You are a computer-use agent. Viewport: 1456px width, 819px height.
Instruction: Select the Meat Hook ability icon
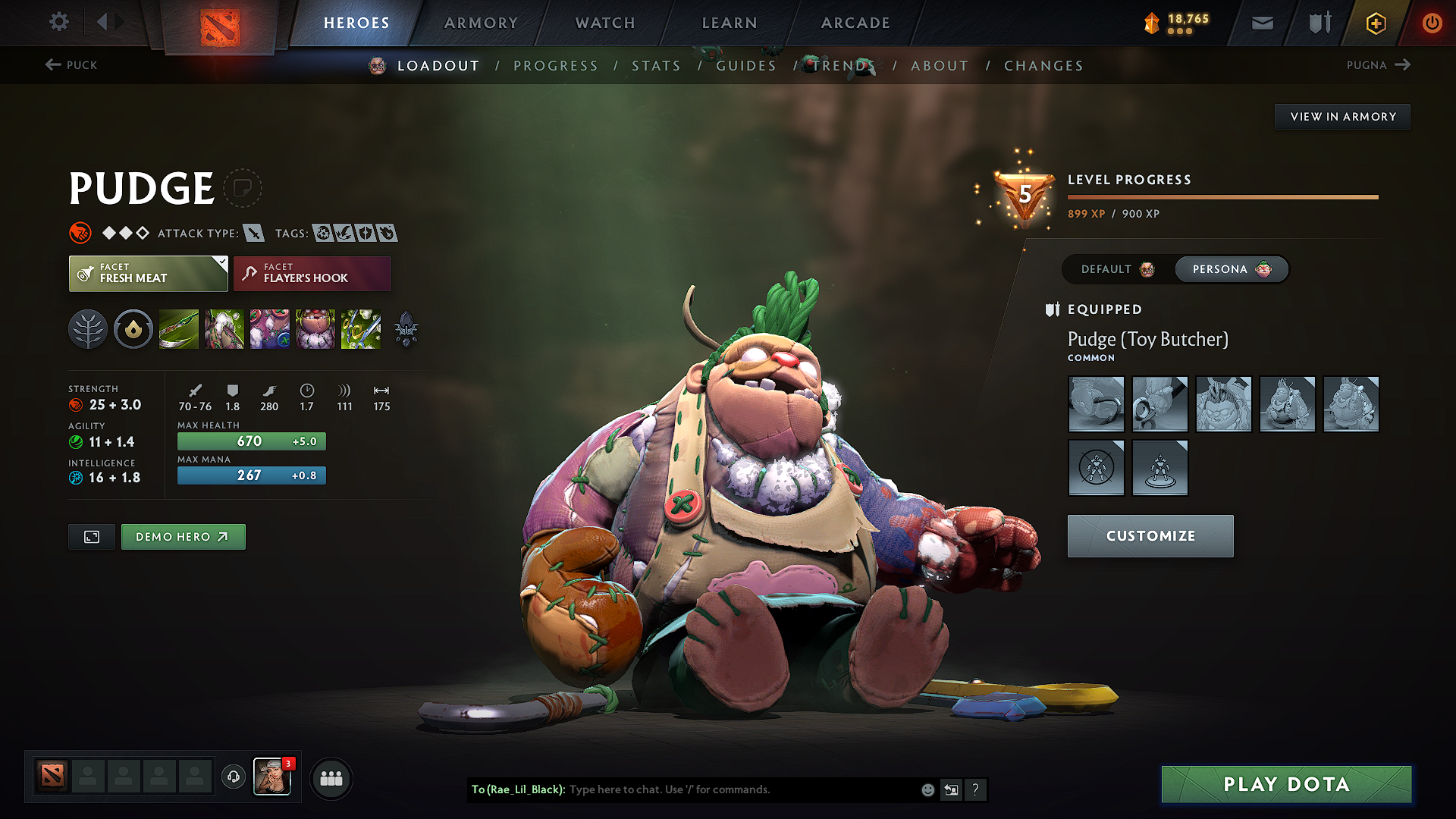179,329
